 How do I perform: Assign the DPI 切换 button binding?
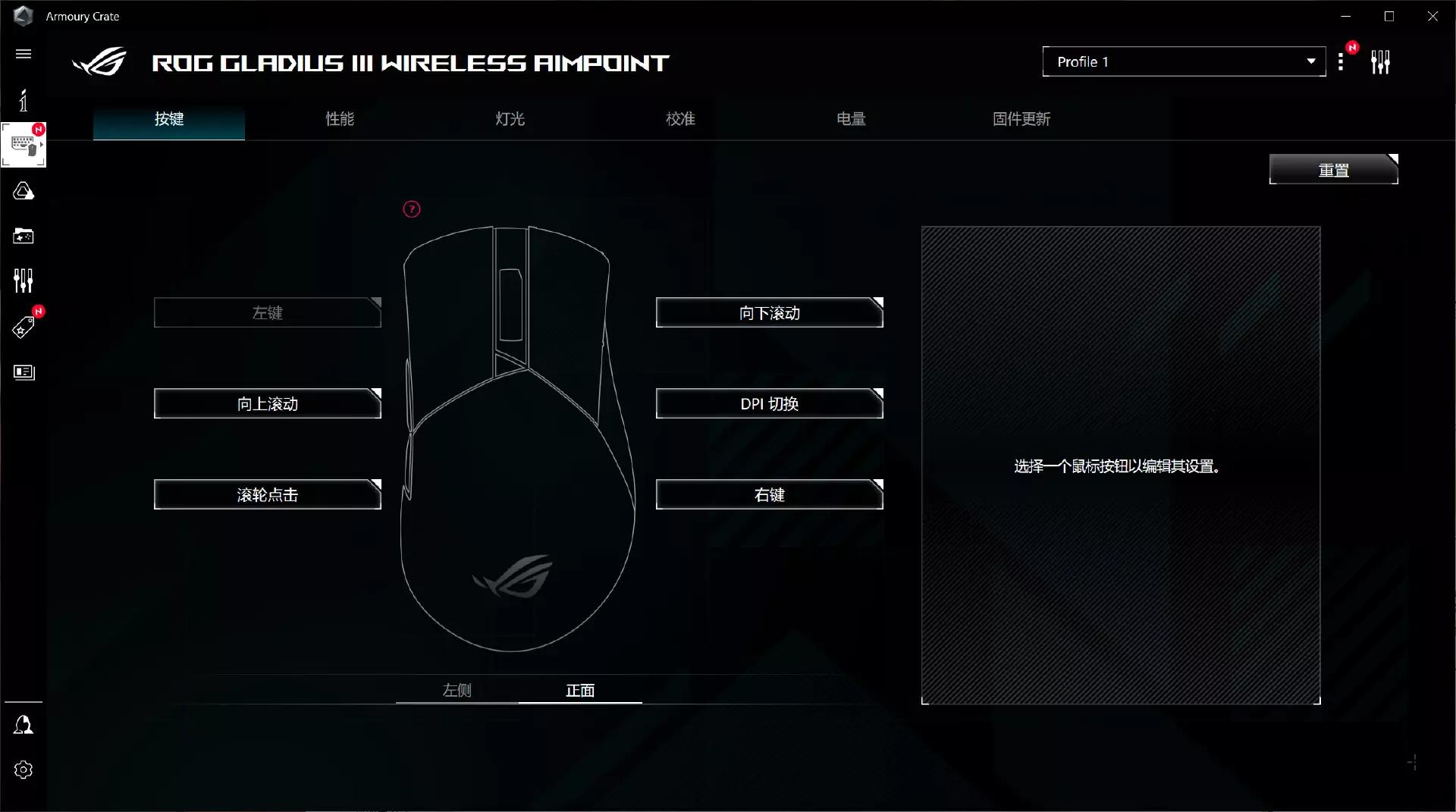point(769,403)
